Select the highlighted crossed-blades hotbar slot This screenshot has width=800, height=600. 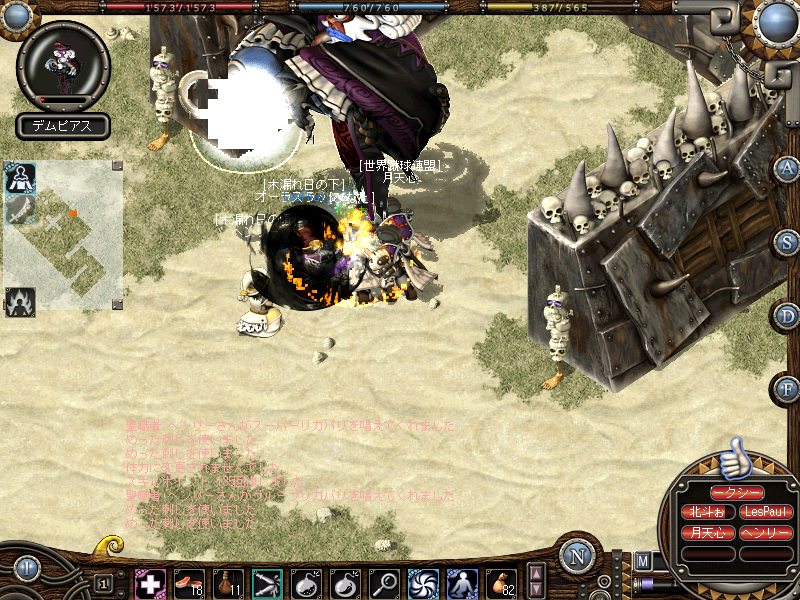[267, 582]
